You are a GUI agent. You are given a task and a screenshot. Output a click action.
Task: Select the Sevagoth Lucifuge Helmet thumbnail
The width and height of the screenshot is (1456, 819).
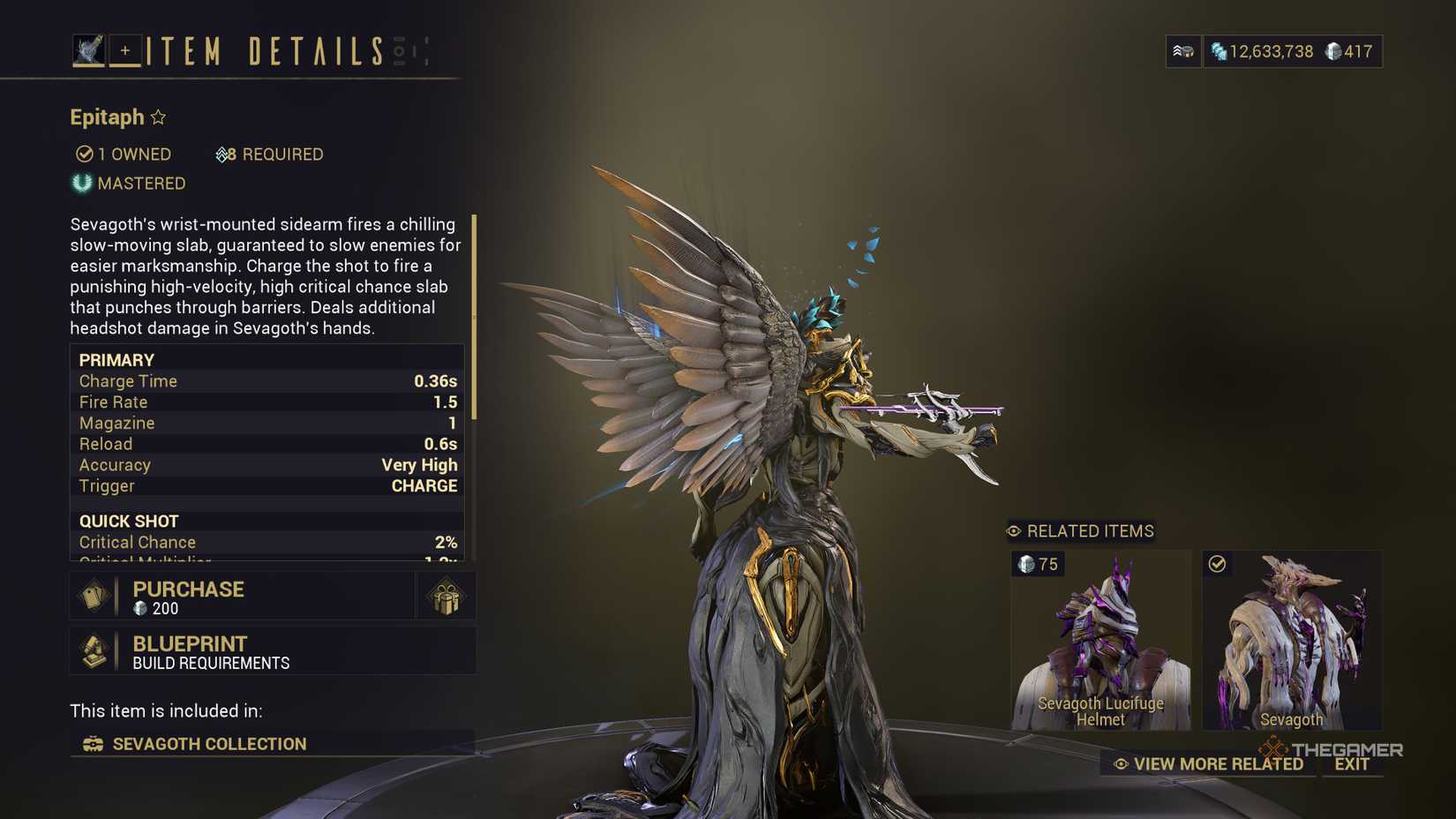point(1099,640)
